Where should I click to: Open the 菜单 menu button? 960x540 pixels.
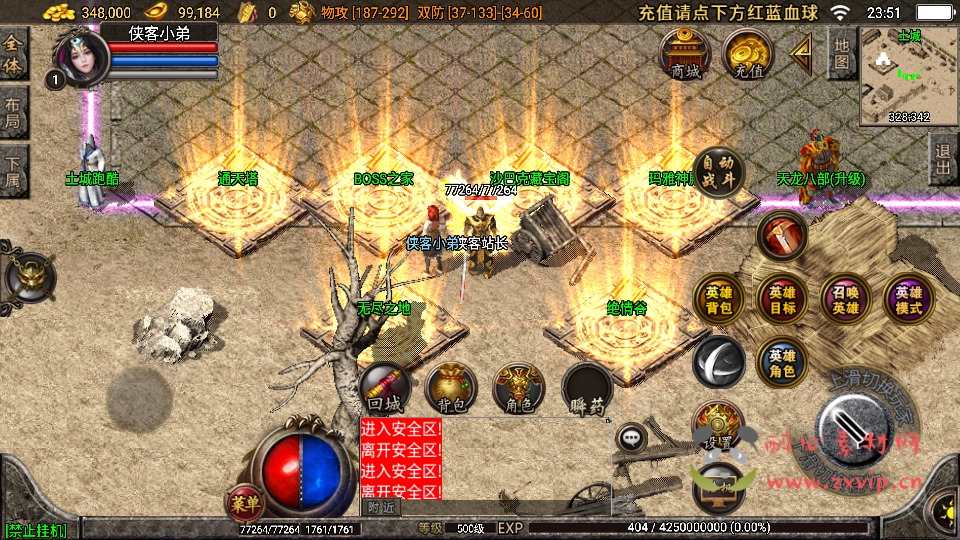pyautogui.click(x=244, y=500)
